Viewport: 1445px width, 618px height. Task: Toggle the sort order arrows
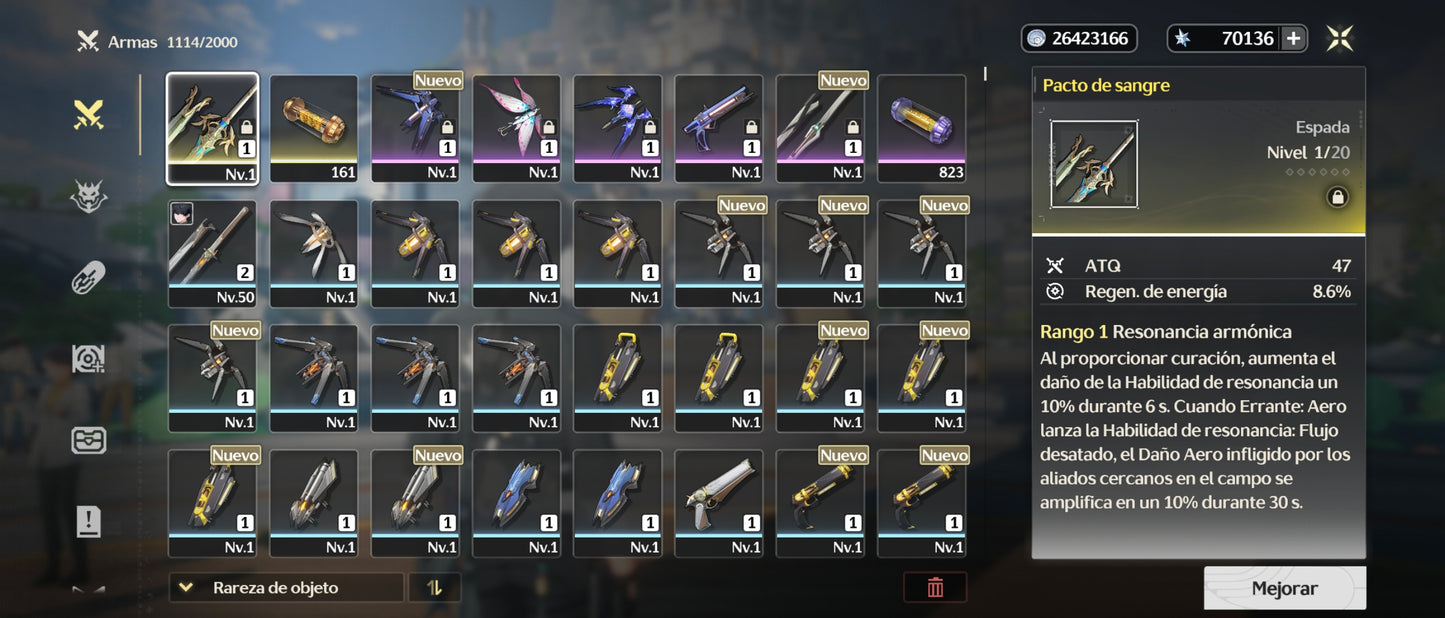point(434,588)
